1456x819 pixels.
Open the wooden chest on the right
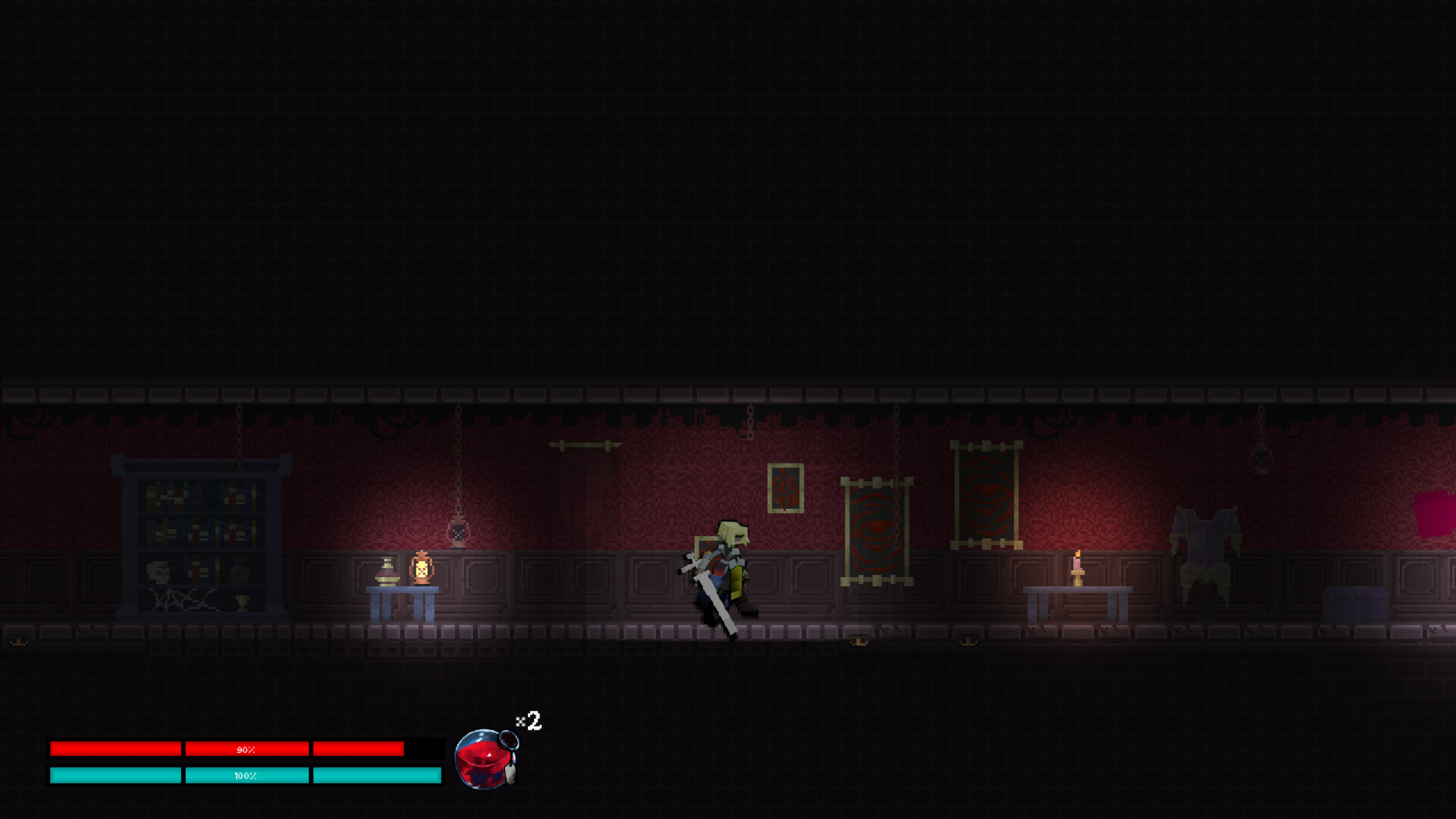point(1357,603)
